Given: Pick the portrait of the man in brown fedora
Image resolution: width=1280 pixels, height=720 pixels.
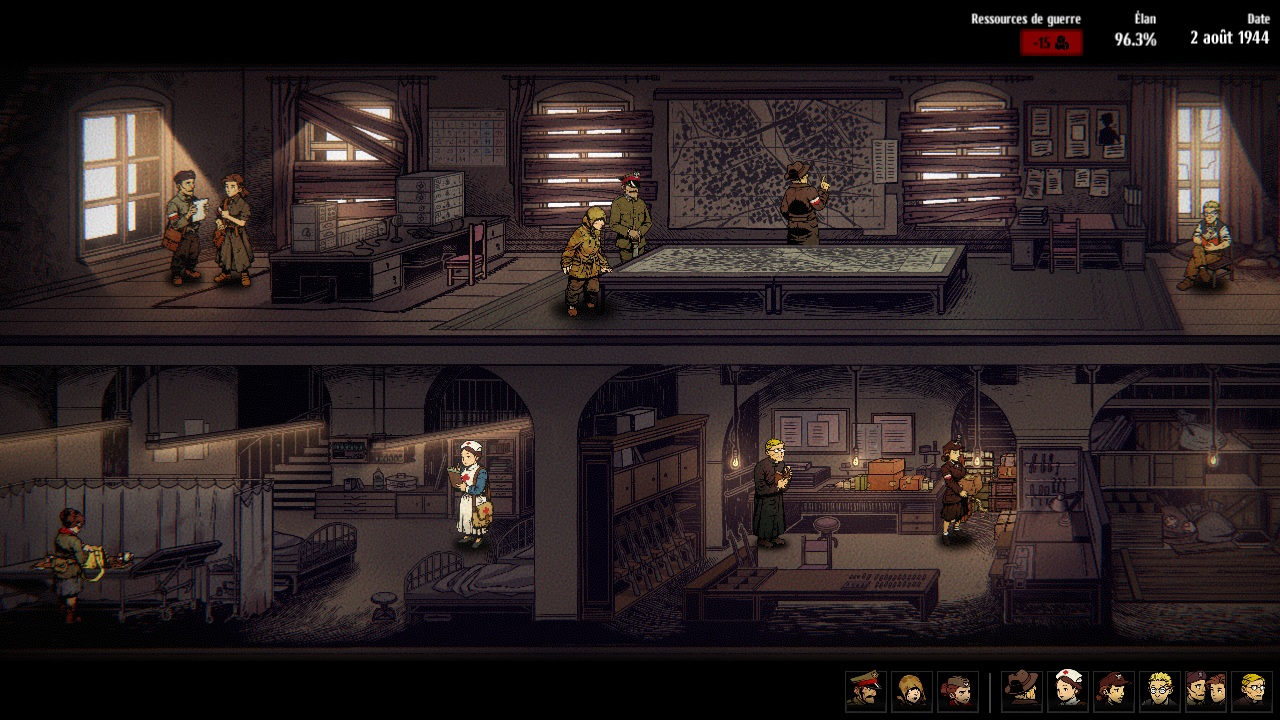Looking at the screenshot, I should [x=1022, y=691].
